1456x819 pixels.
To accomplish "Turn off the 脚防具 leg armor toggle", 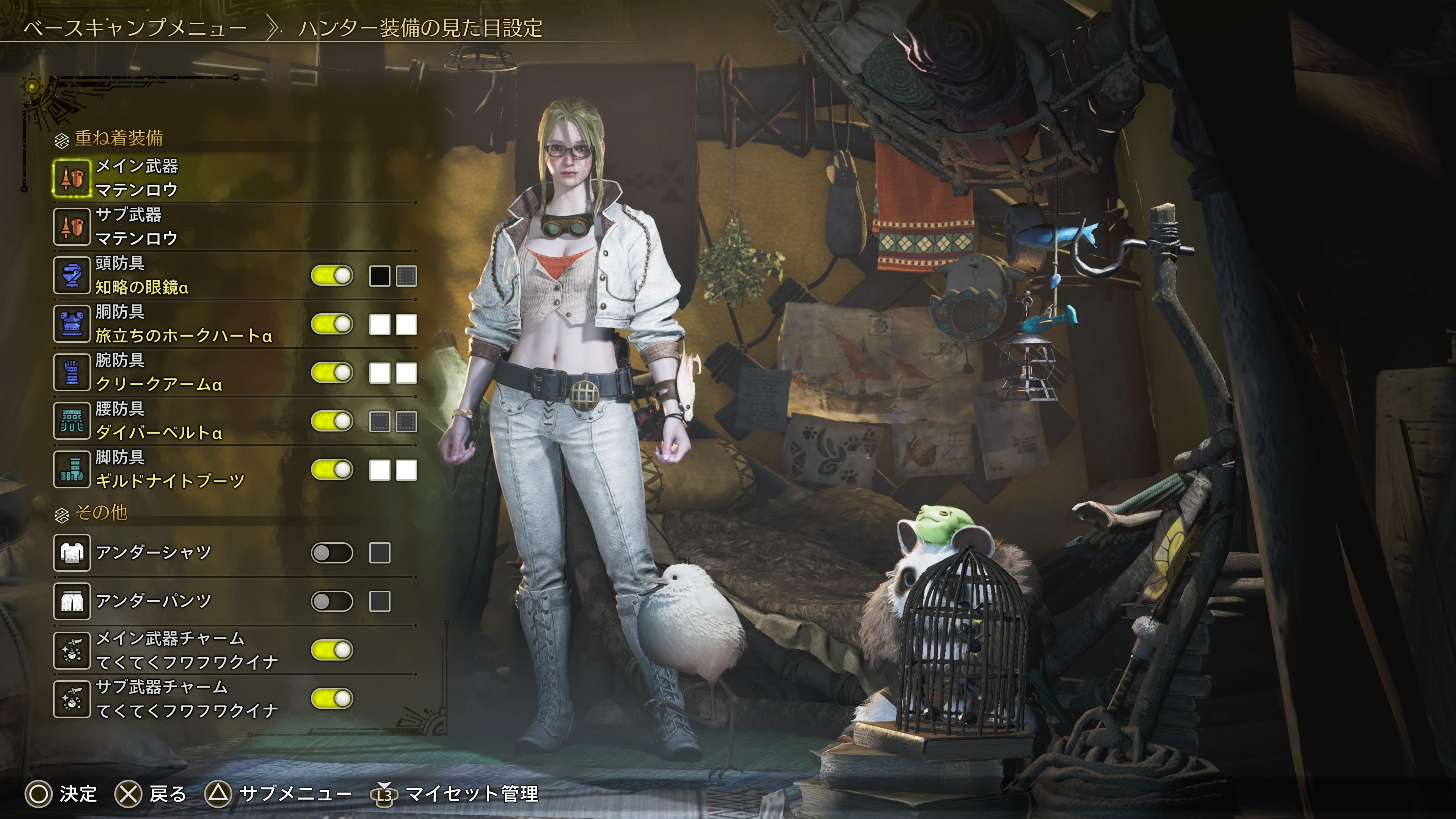I will click(x=333, y=470).
